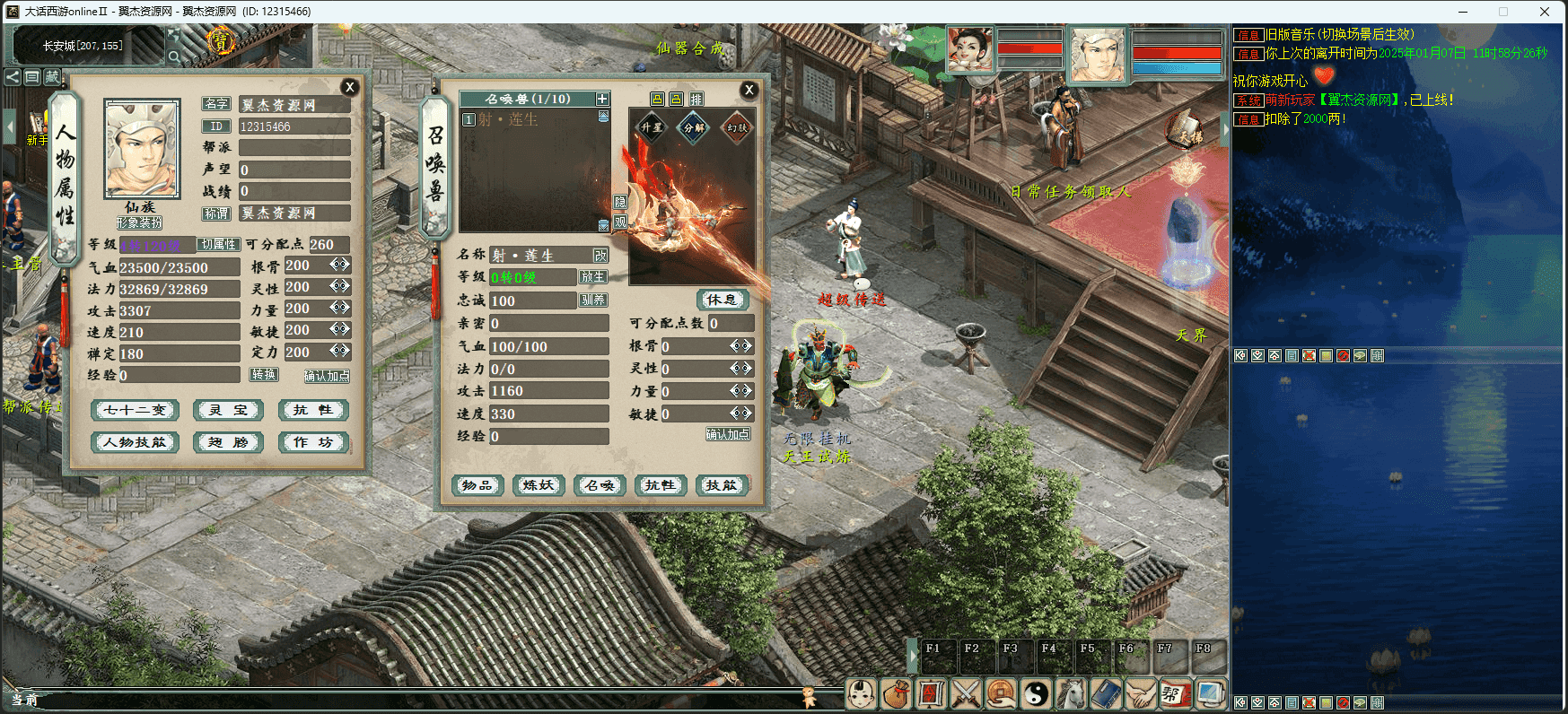Click the 放生 release summon button

pyautogui.click(x=593, y=277)
